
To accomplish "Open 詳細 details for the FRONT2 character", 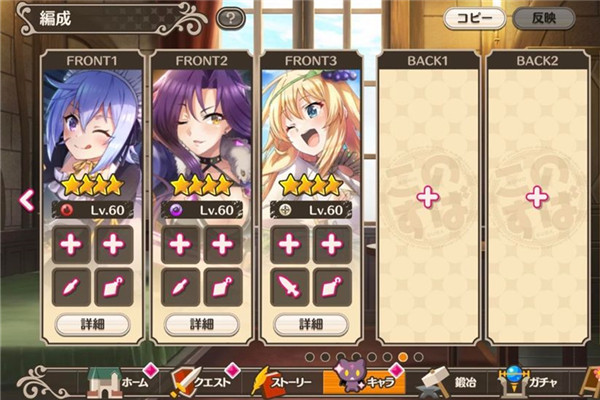I will 202,324.
